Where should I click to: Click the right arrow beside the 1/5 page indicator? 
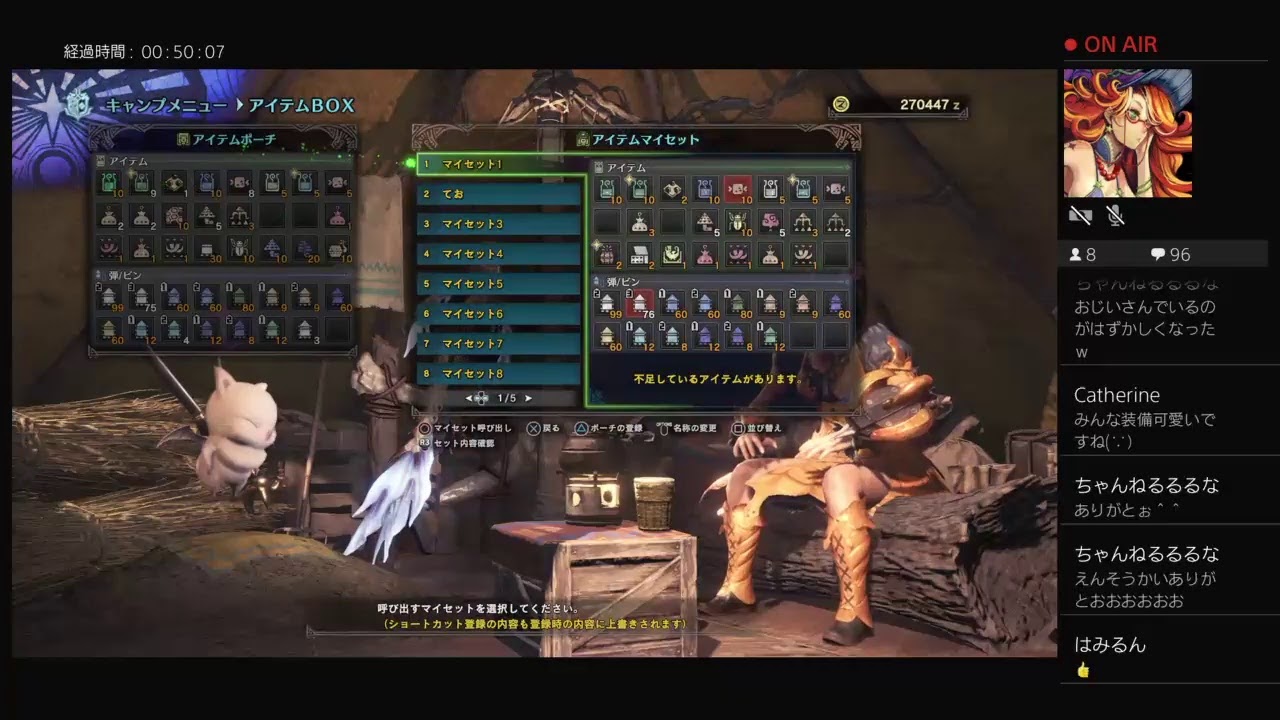tap(528, 397)
